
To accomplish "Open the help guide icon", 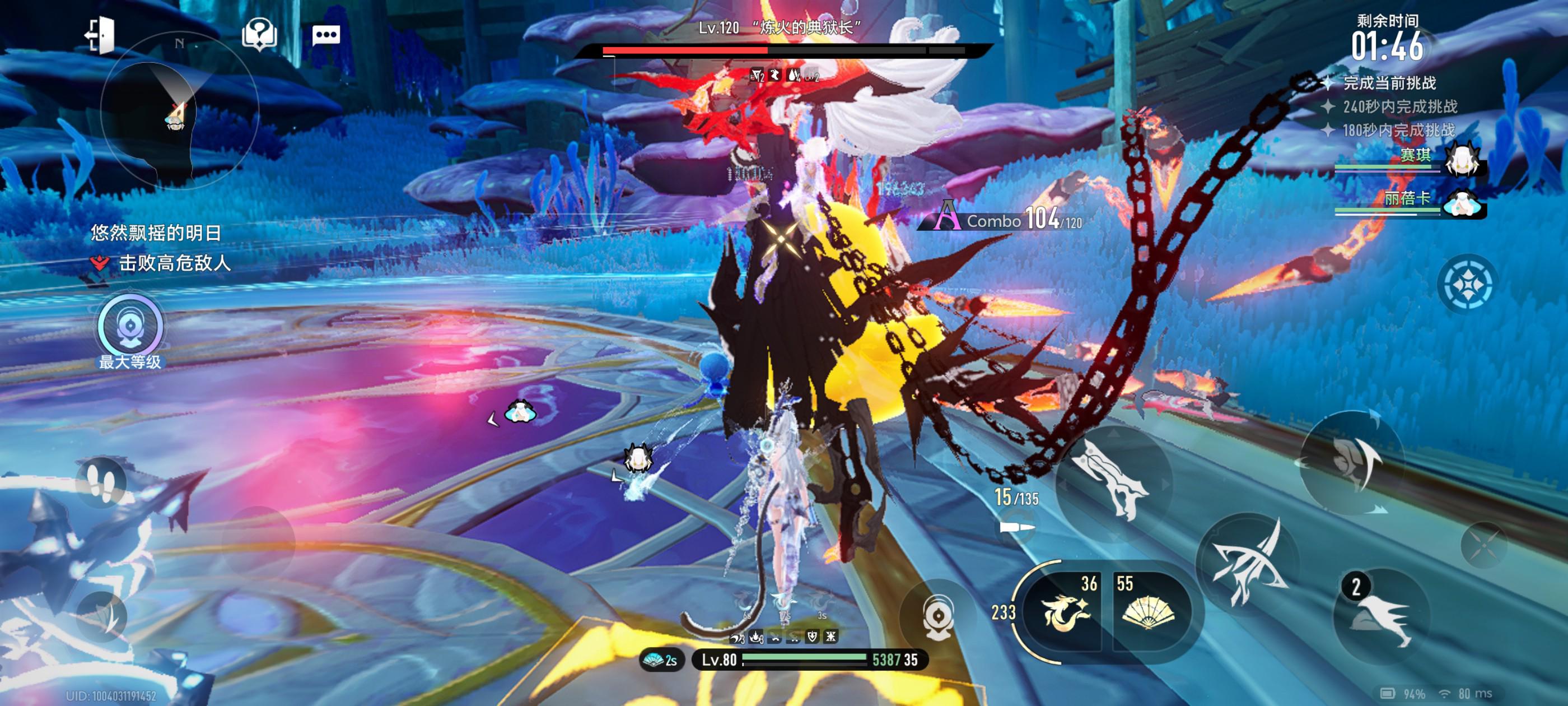I will 259,34.
